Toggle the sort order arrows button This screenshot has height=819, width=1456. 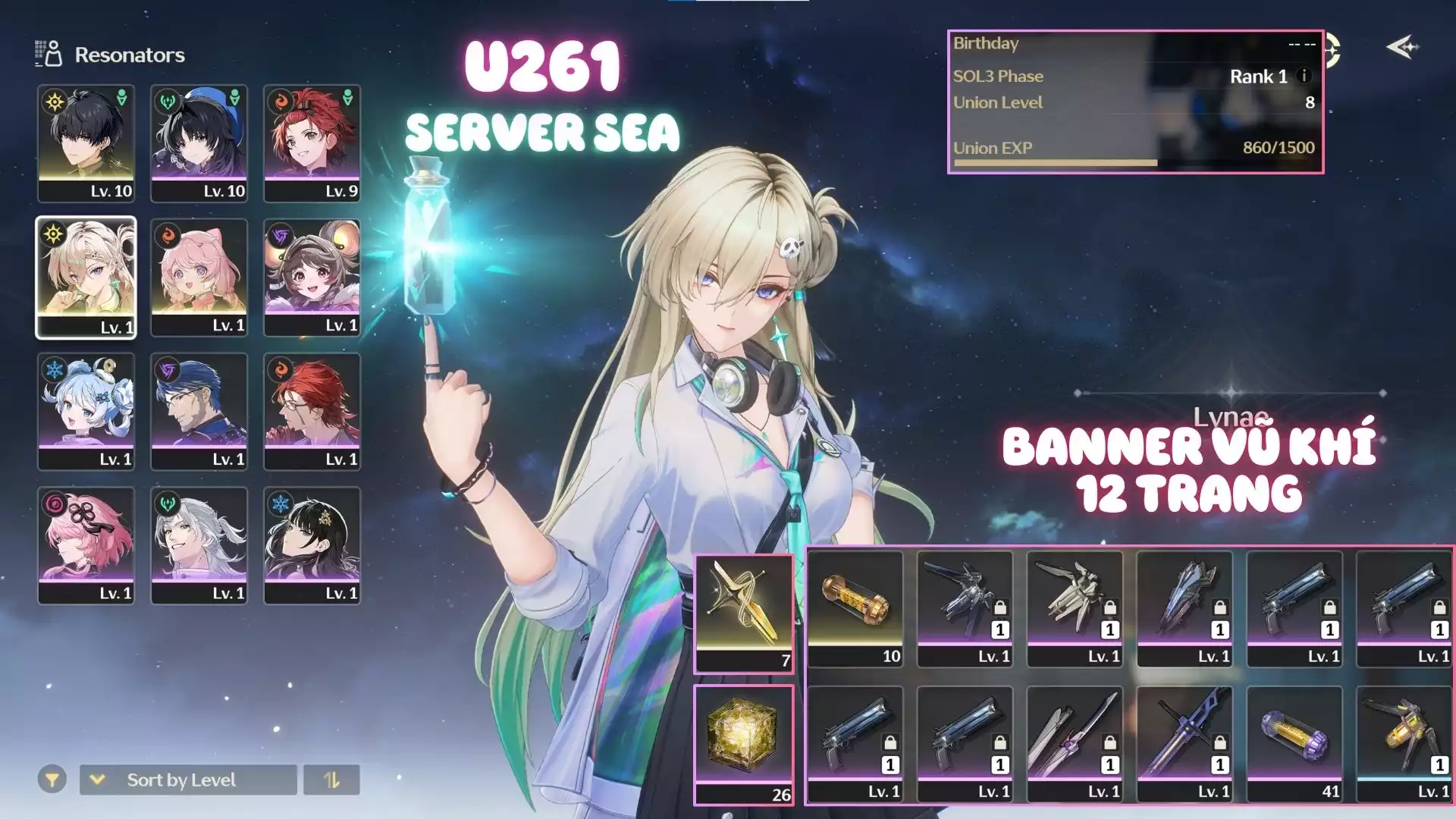[331, 780]
